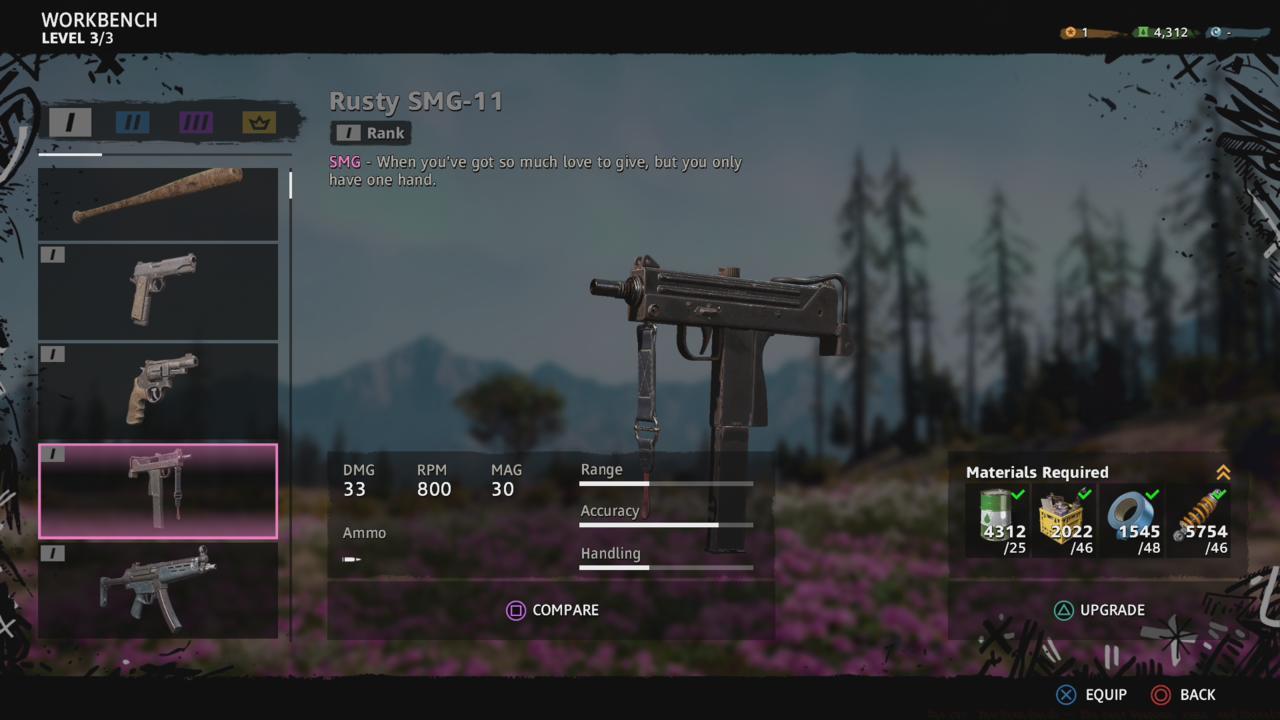Click the currency icon showing 4,312
This screenshot has height=720, width=1280.
pos(1141,31)
